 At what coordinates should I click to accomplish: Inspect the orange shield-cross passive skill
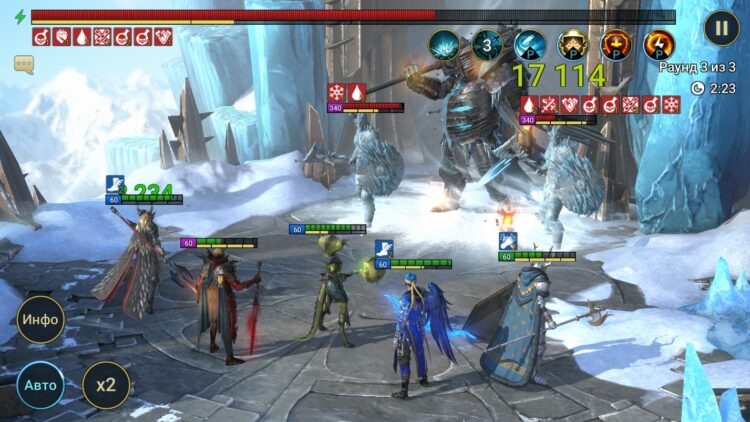click(x=616, y=45)
